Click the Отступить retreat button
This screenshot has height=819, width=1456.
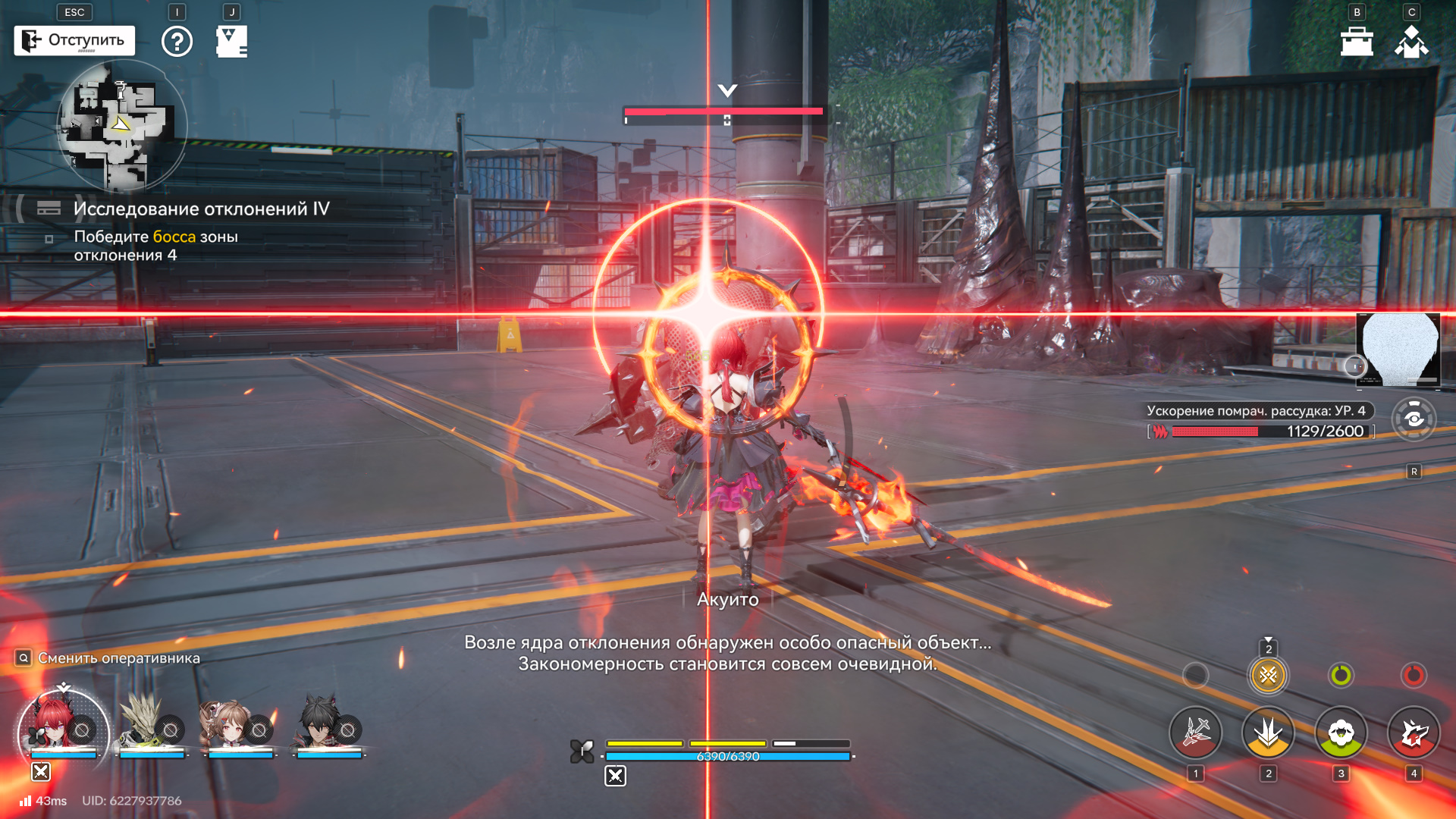pyautogui.click(x=74, y=40)
